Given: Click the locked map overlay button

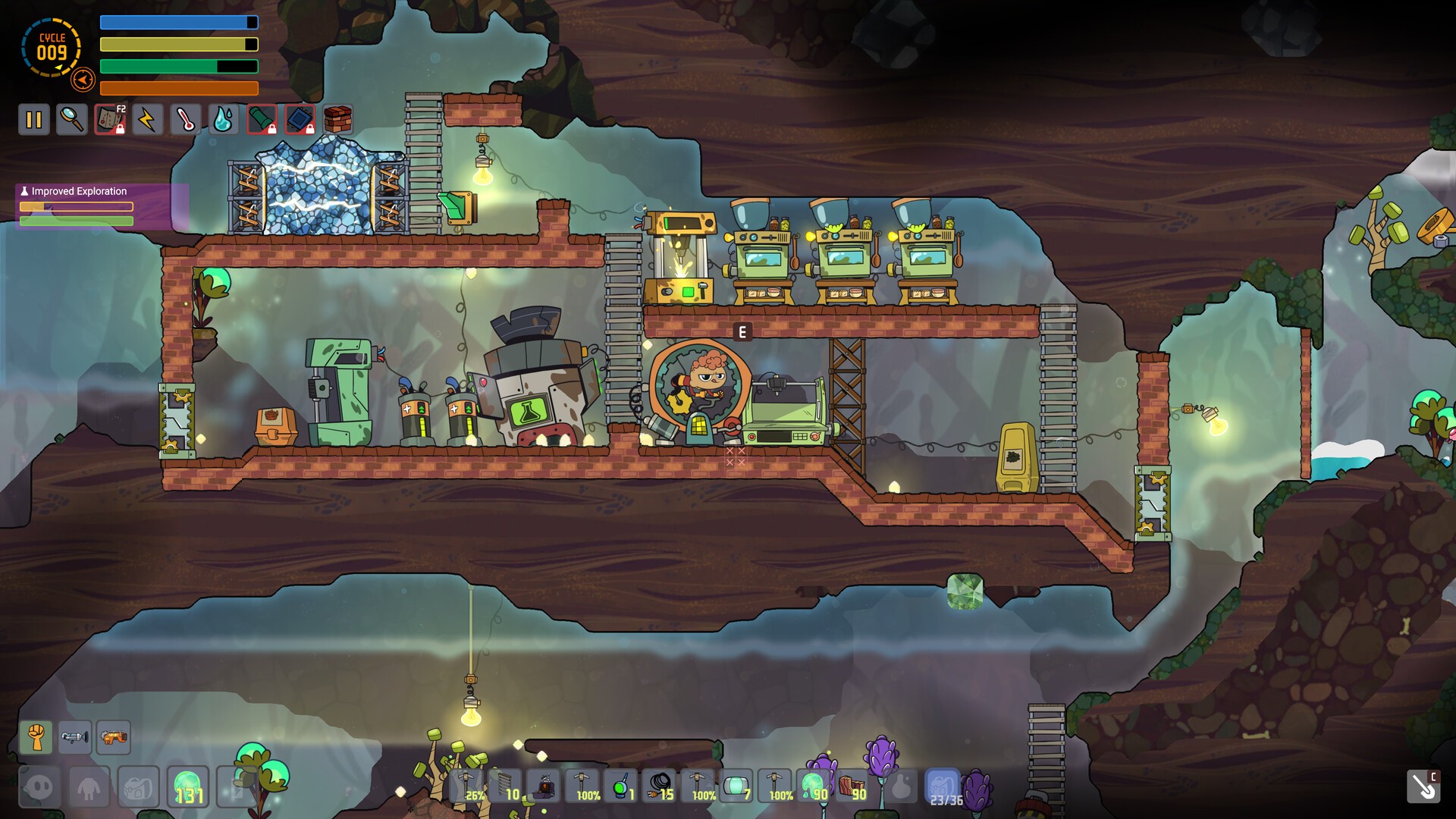Looking at the screenshot, I should (x=110, y=120).
